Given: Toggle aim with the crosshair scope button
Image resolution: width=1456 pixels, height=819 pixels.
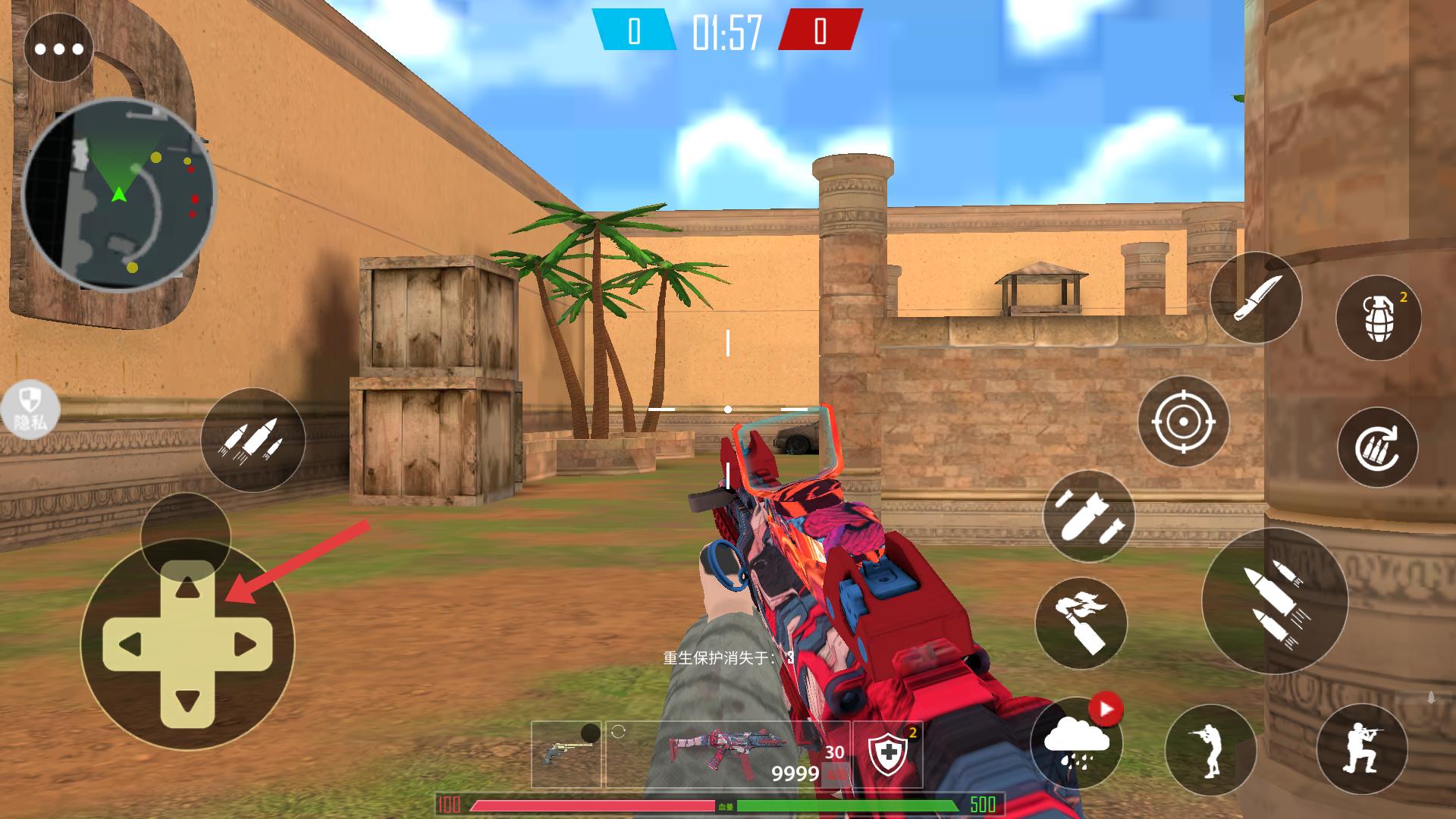Looking at the screenshot, I should [x=1183, y=421].
